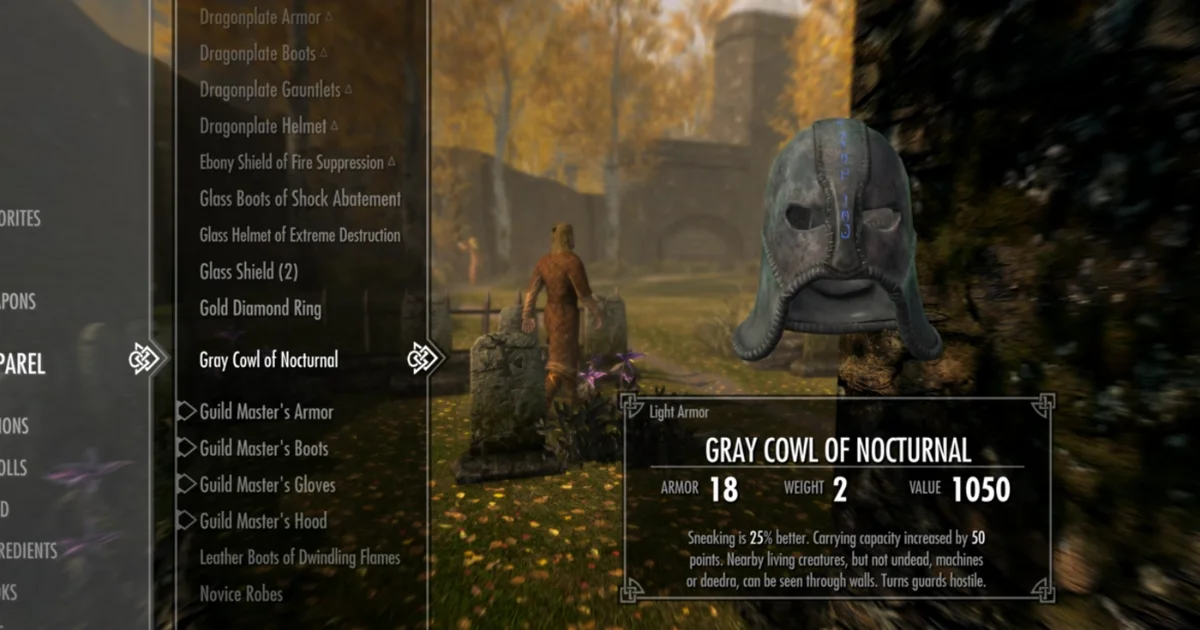This screenshot has width=1200, height=630.
Task: Select the Dragonplate Helmet entry
Action: tap(263, 126)
